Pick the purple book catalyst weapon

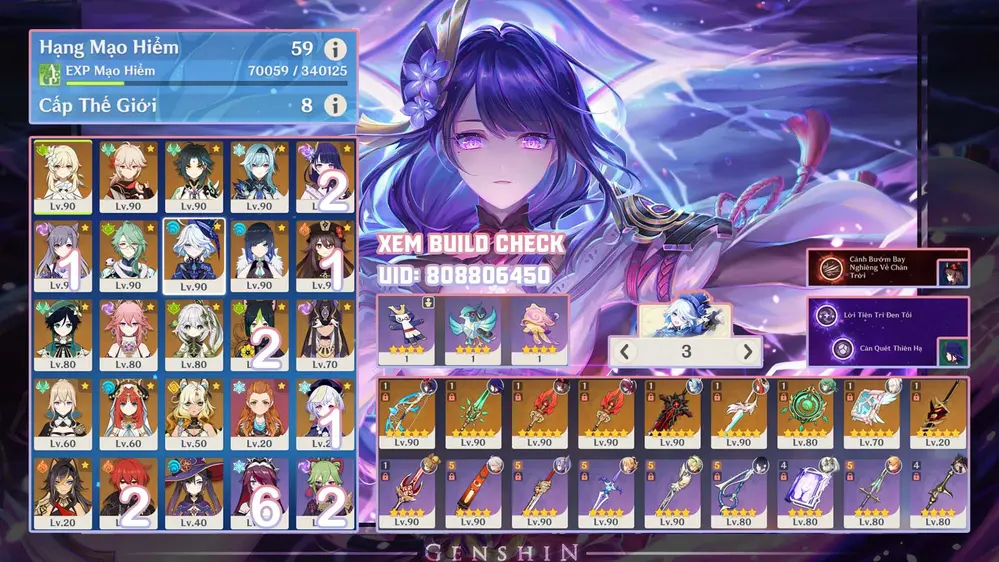point(805,491)
